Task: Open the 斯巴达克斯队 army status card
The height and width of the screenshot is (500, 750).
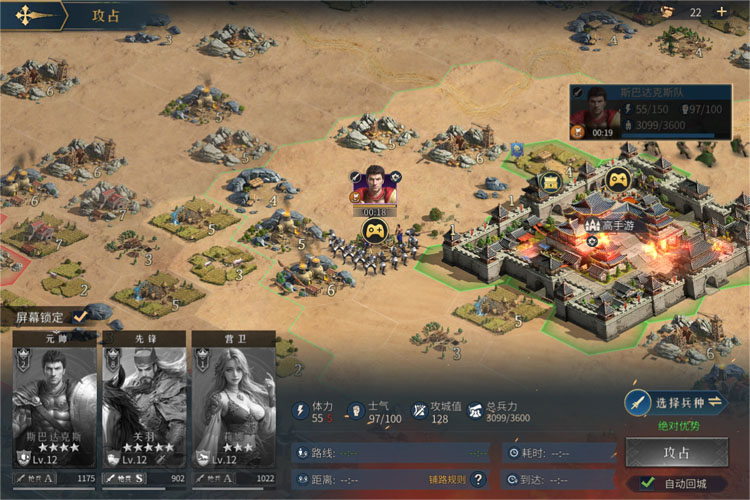Action: (644, 112)
